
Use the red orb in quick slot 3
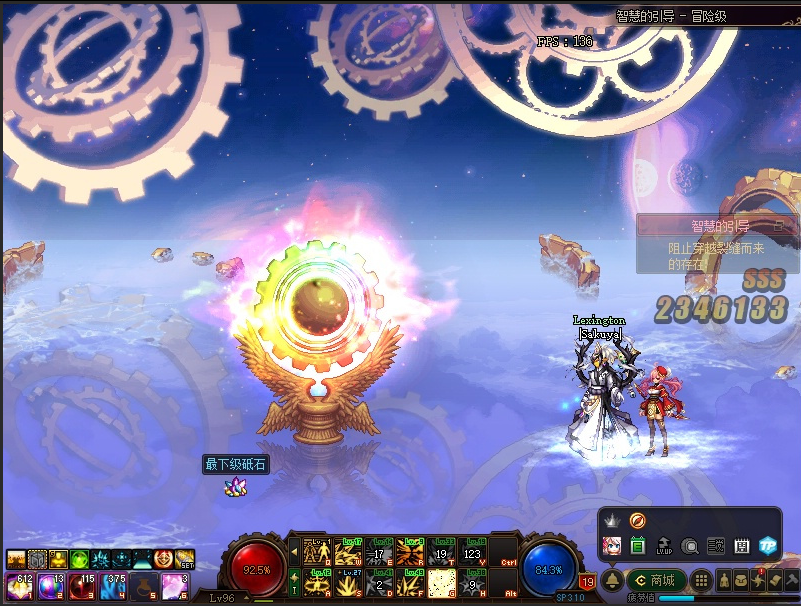point(82,586)
